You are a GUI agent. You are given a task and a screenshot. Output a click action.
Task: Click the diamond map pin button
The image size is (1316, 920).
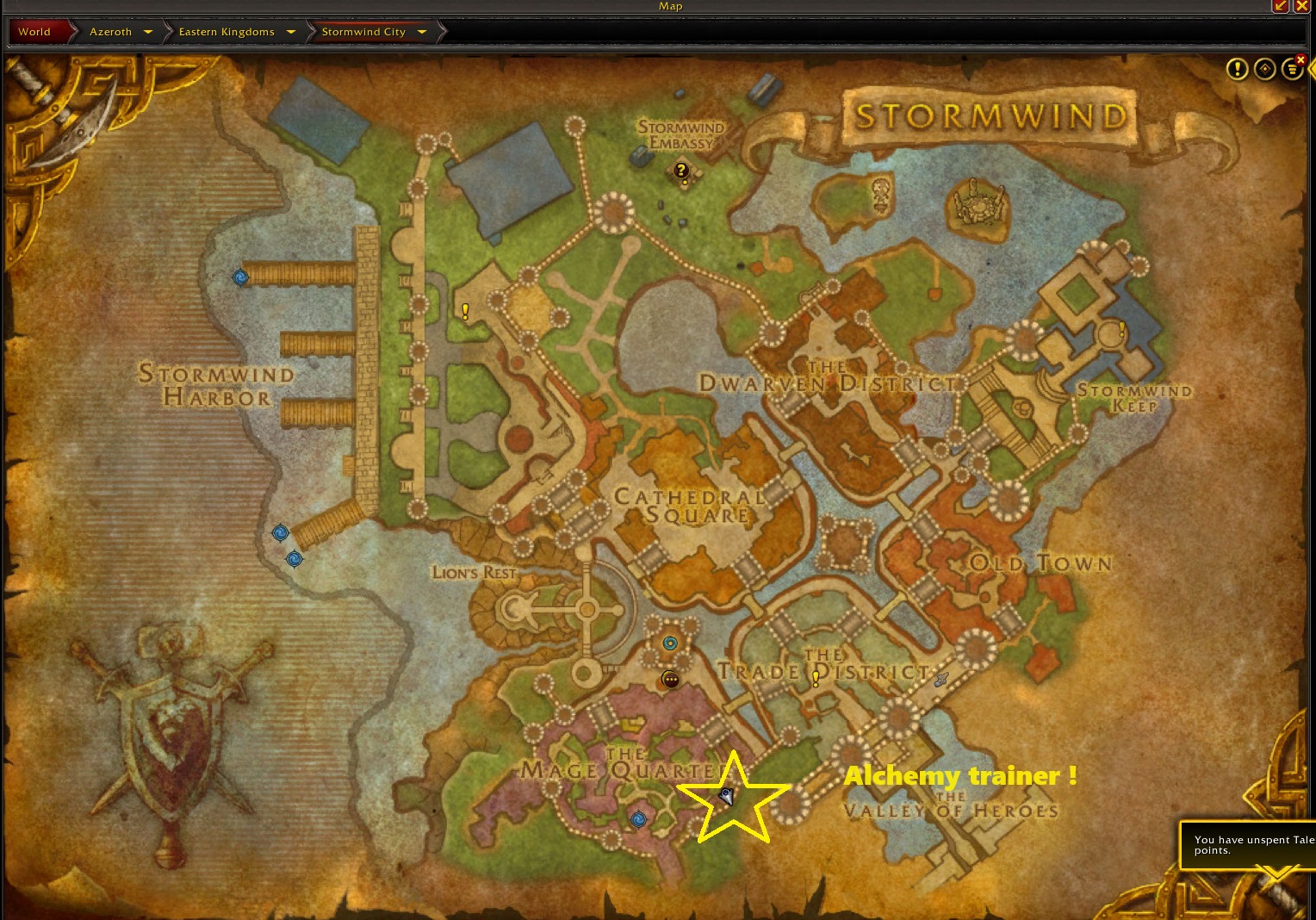click(1264, 69)
